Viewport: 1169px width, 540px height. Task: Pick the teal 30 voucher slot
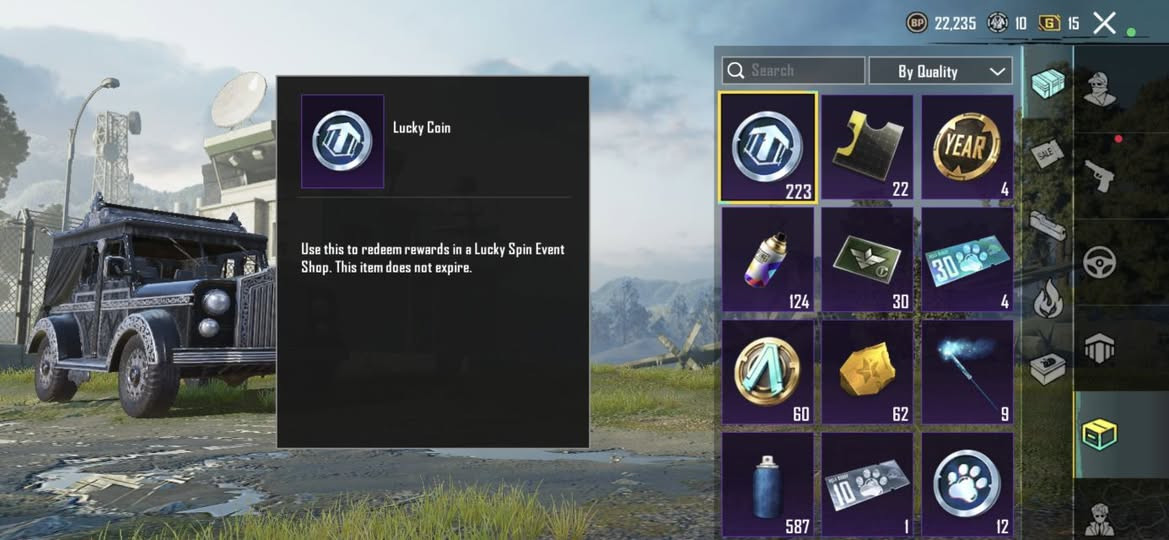click(x=967, y=259)
